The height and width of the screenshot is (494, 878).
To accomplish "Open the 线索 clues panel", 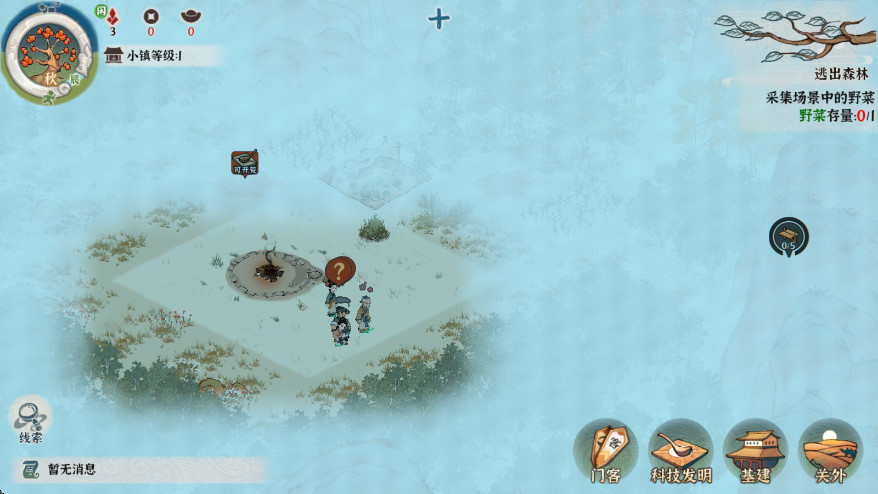I will 30,420.
